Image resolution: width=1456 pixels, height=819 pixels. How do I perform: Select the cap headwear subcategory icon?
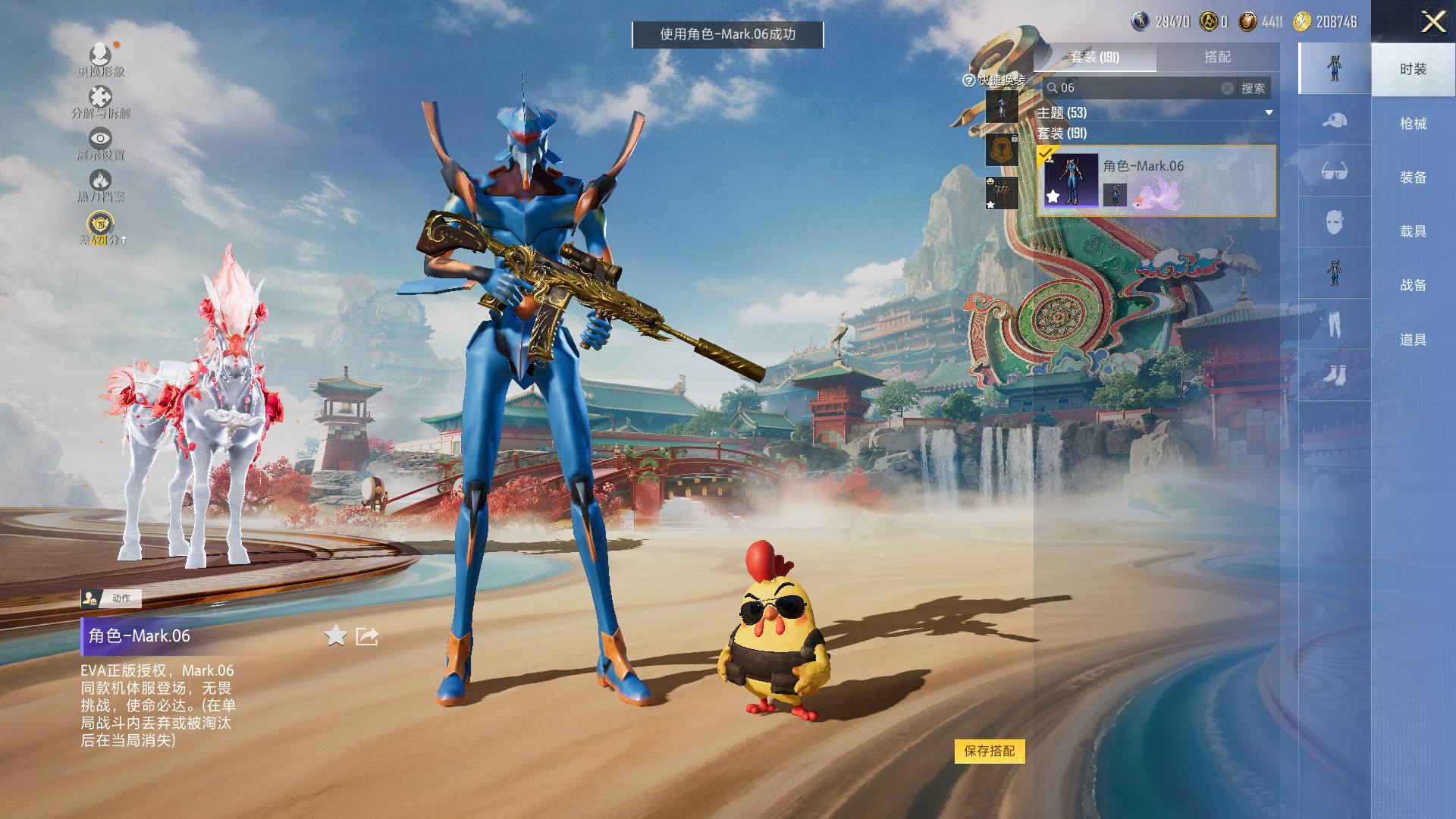click(x=1334, y=120)
